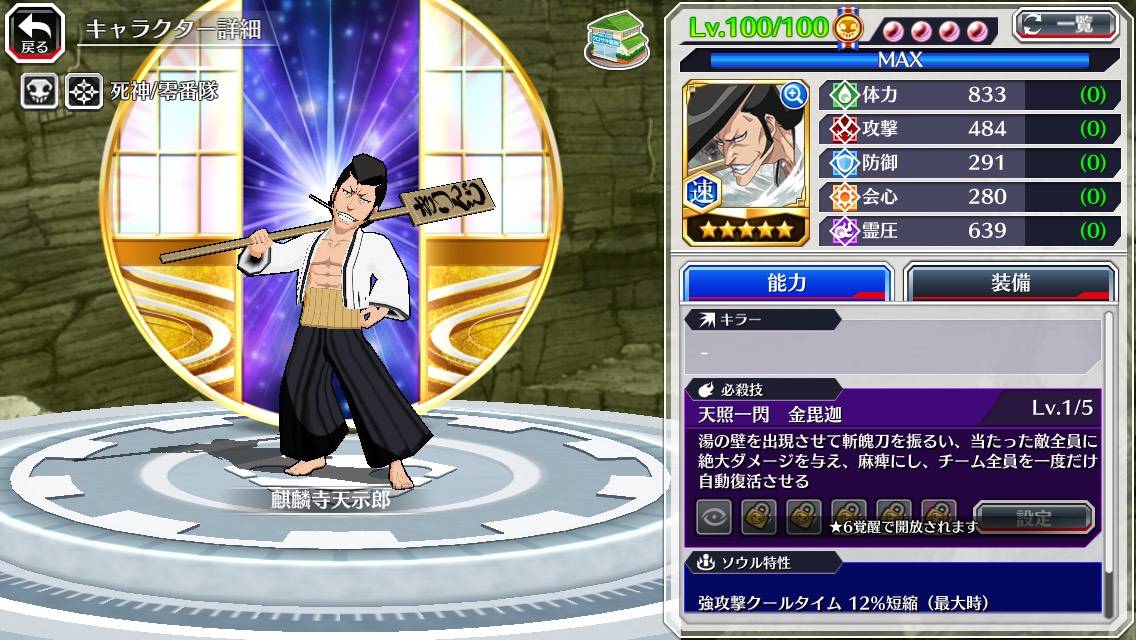
Task: Enlarge the character portrait with the magnifier
Action: pyautogui.click(x=794, y=95)
